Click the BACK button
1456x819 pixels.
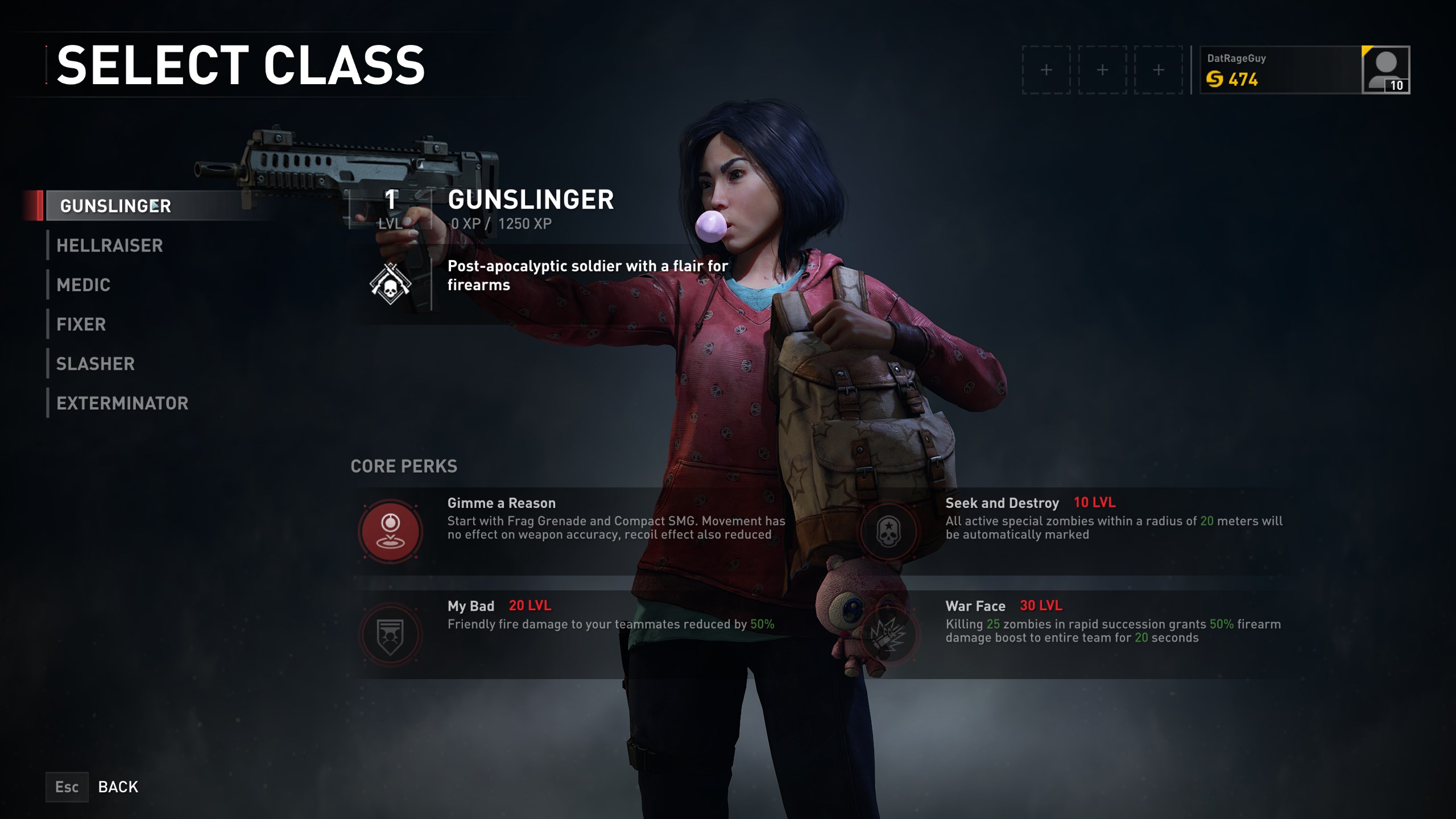(x=118, y=787)
